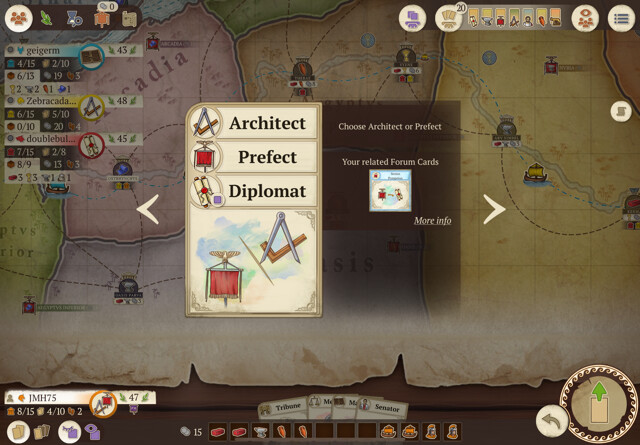Open the main menu list button
640x445 pixels.
point(621,18)
